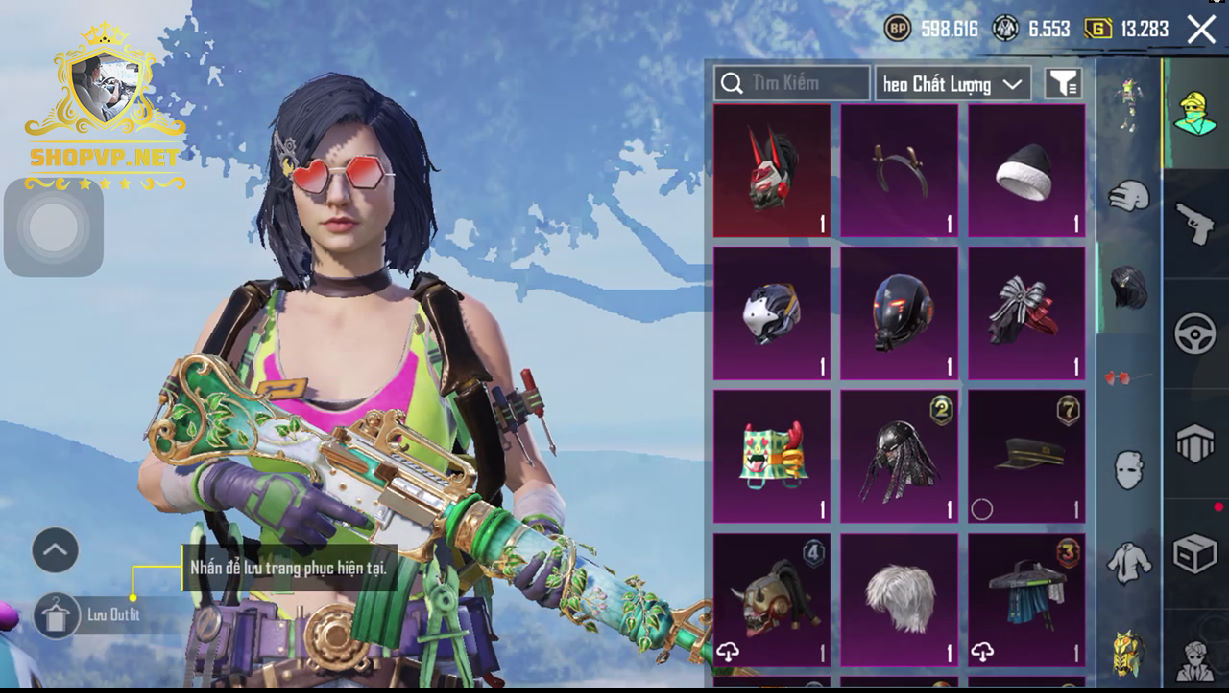Select the black helmet with red visor
Screen dimensions: 1229x693
[x=898, y=313]
